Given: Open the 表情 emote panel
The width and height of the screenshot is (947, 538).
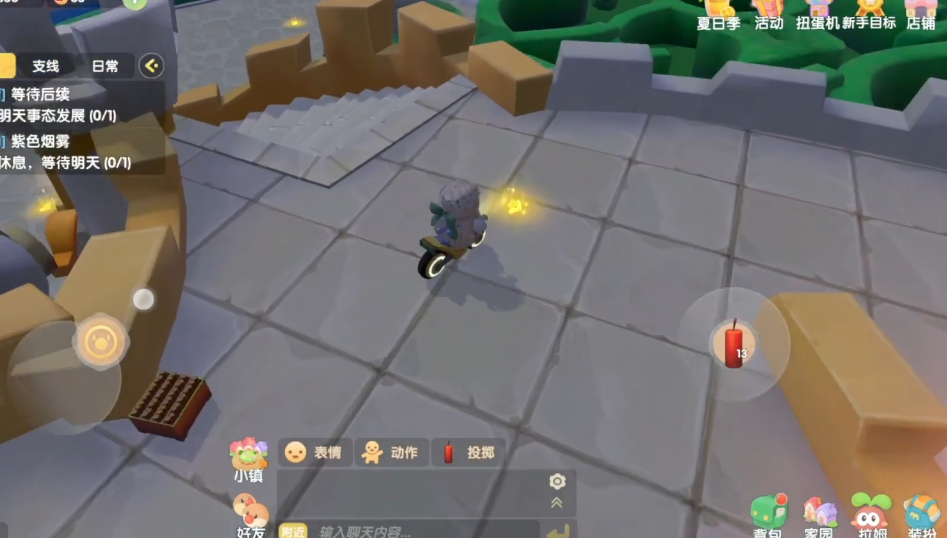Looking at the screenshot, I should coord(313,452).
